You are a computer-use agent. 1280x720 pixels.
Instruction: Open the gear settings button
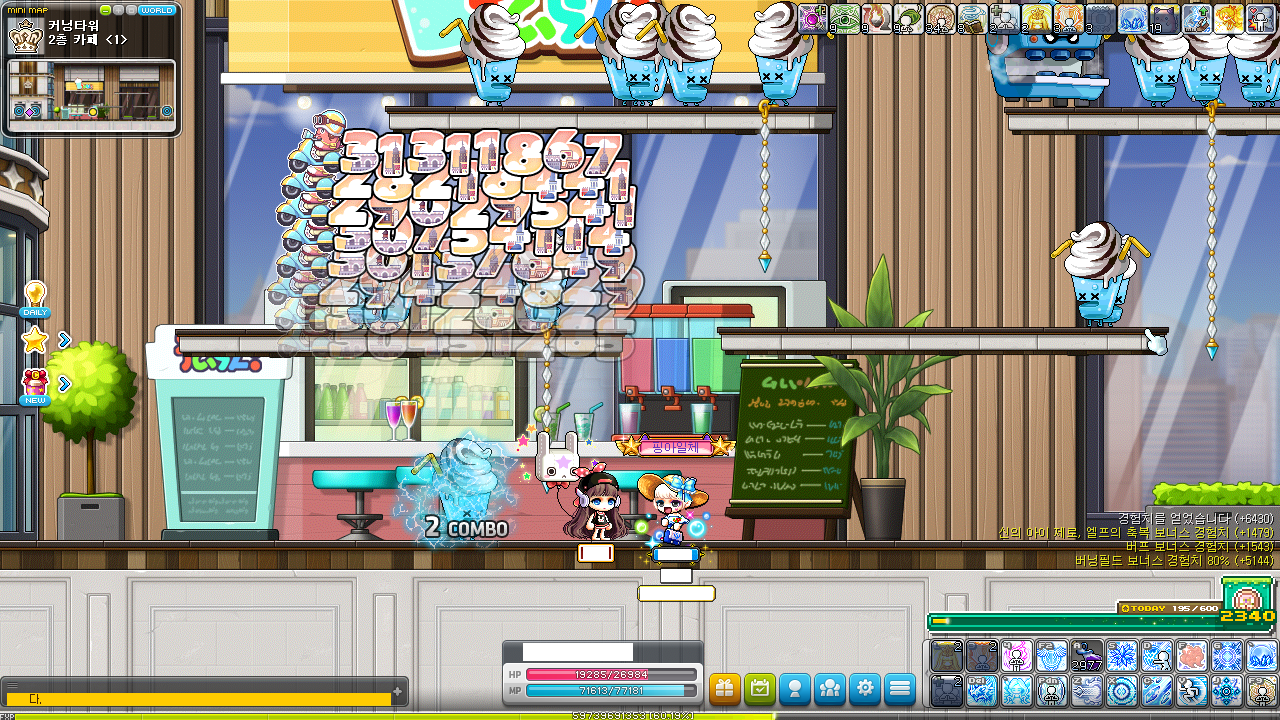click(x=865, y=689)
